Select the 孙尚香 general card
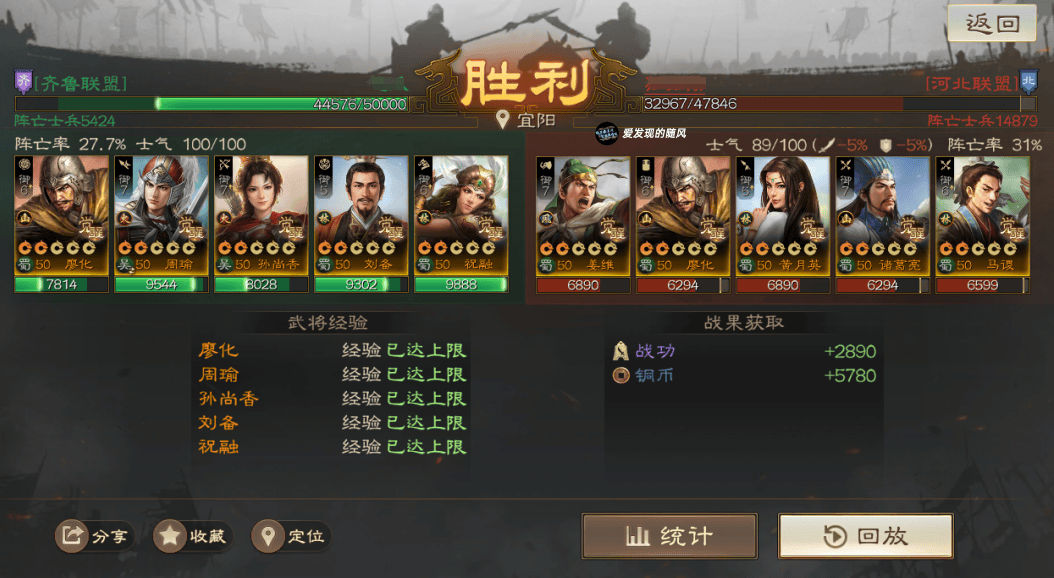 coord(261,215)
